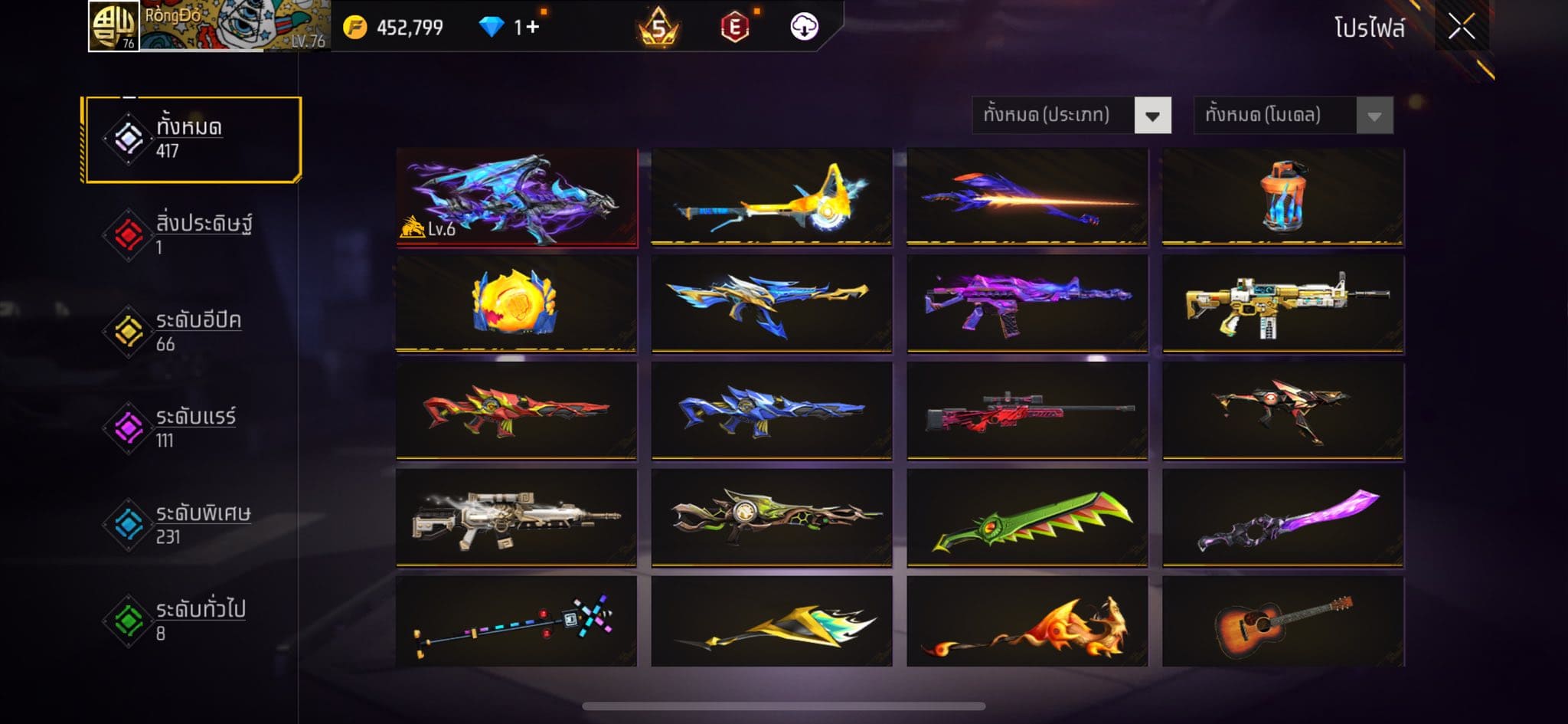Filter by ระดับแรร์ 111 category
The height and width of the screenshot is (724, 1568).
(x=191, y=428)
